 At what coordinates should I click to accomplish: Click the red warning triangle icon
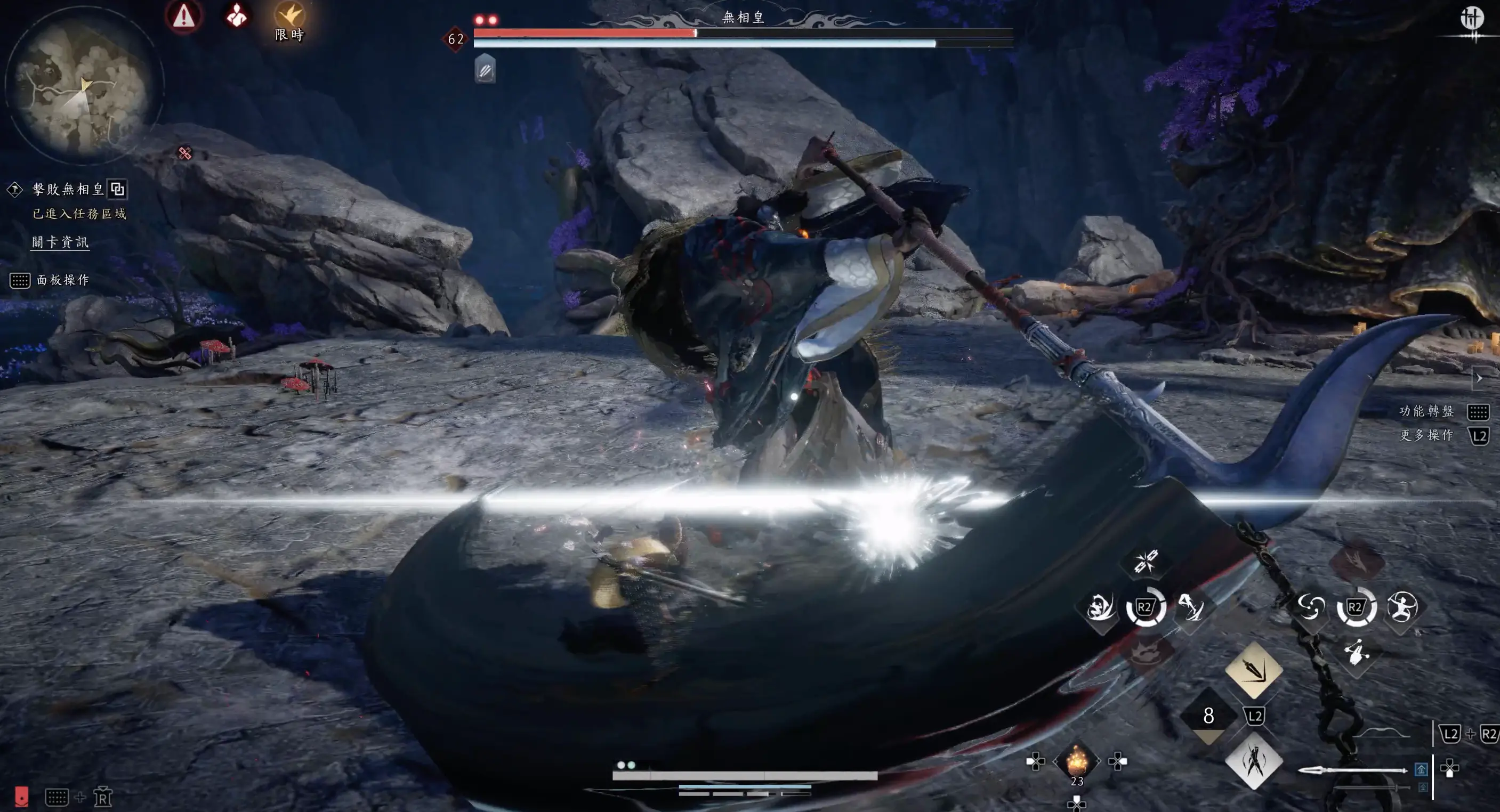click(x=183, y=15)
